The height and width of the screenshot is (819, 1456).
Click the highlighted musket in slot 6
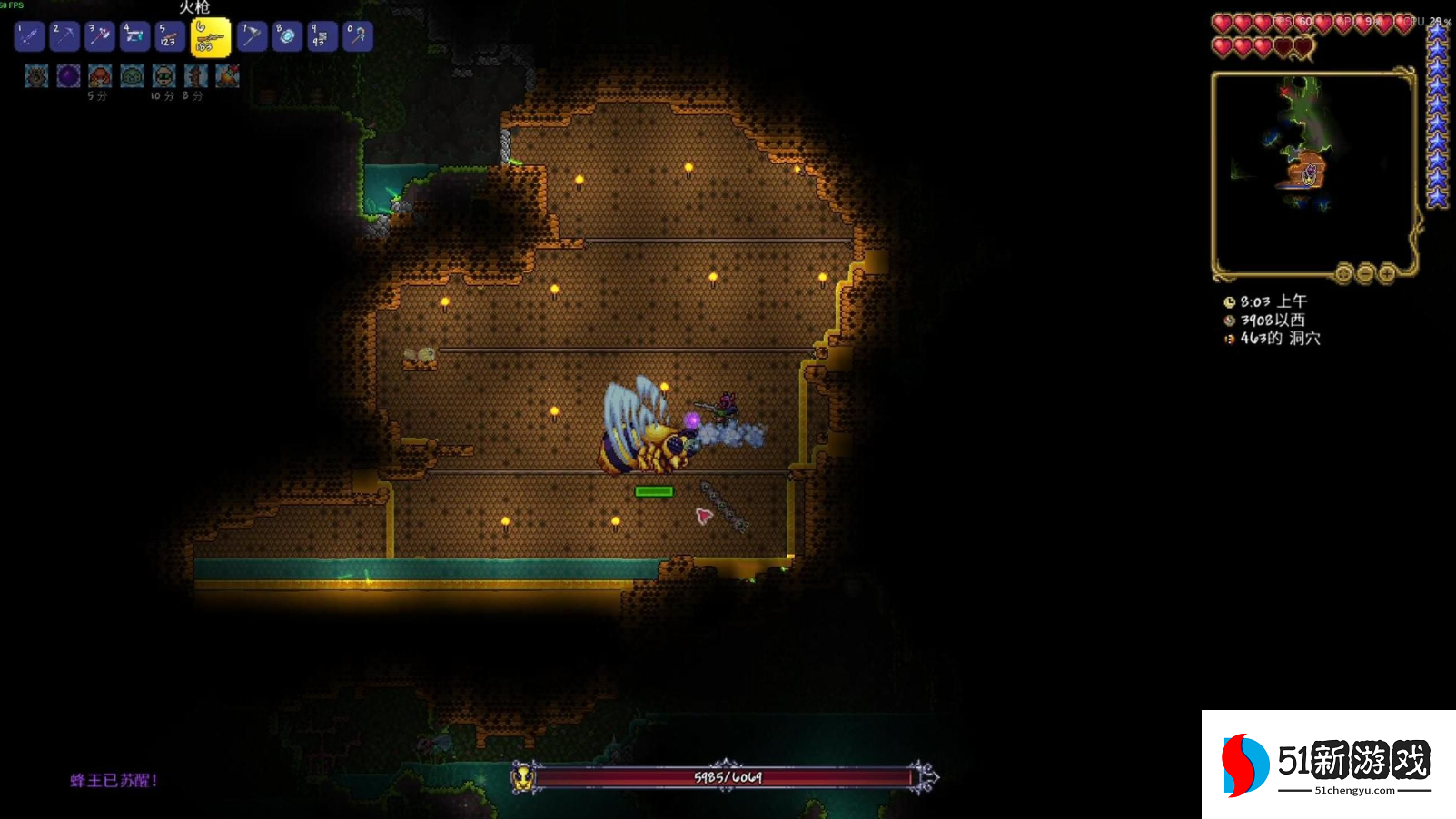(x=211, y=37)
